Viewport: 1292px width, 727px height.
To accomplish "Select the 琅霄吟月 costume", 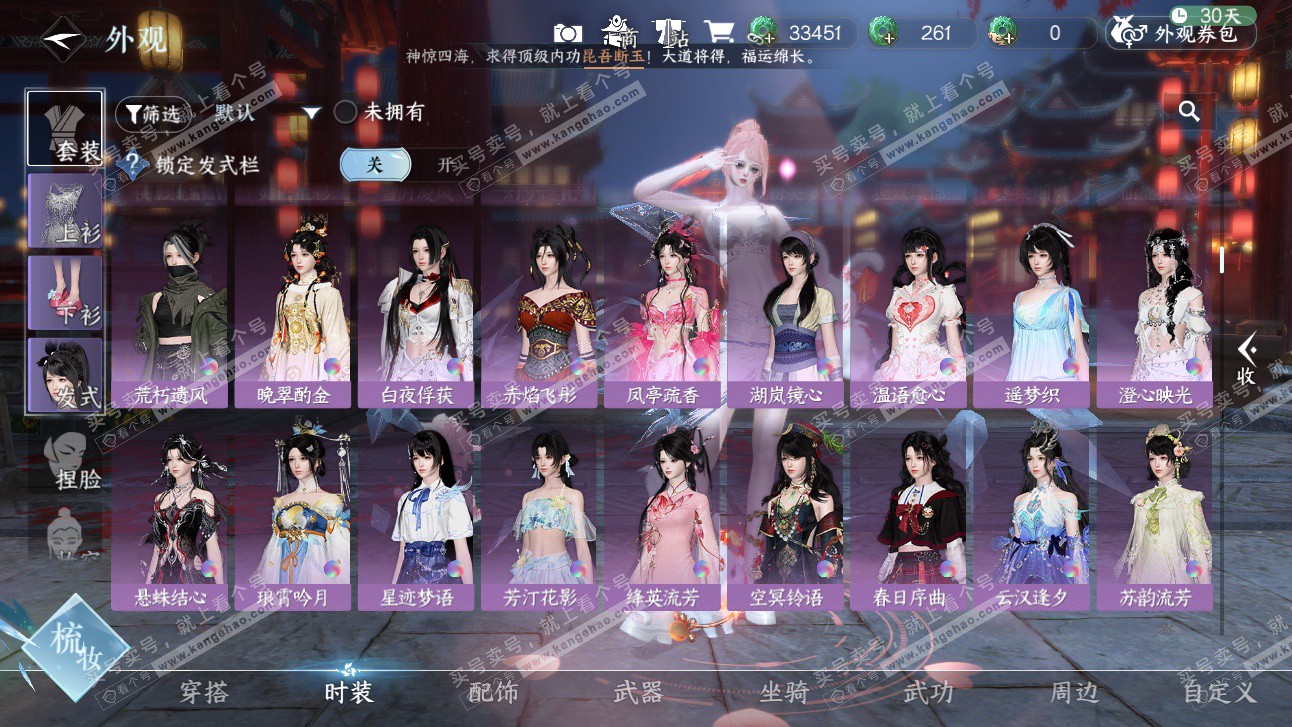I will click(x=294, y=515).
